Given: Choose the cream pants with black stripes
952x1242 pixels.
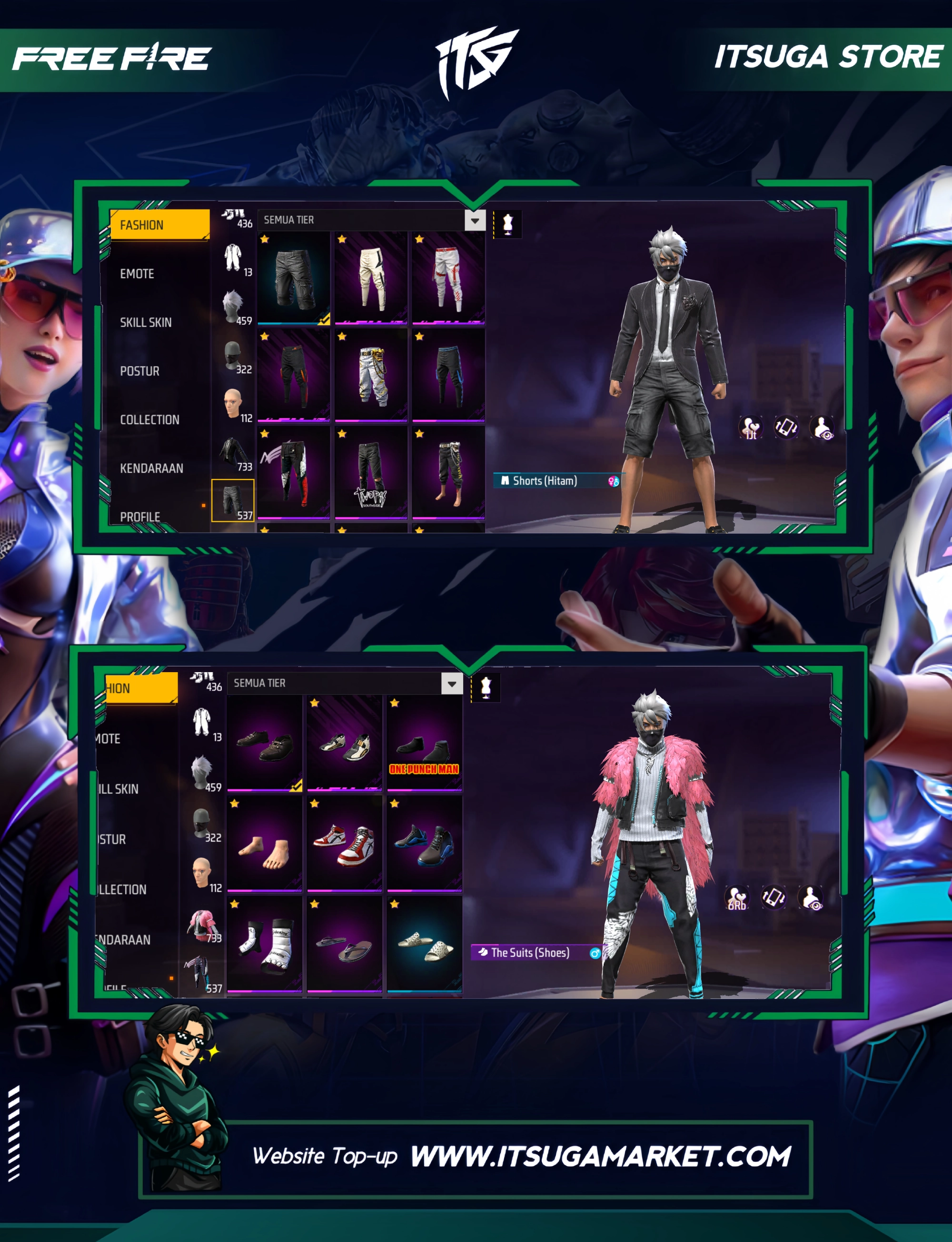Looking at the screenshot, I should click(x=371, y=278).
